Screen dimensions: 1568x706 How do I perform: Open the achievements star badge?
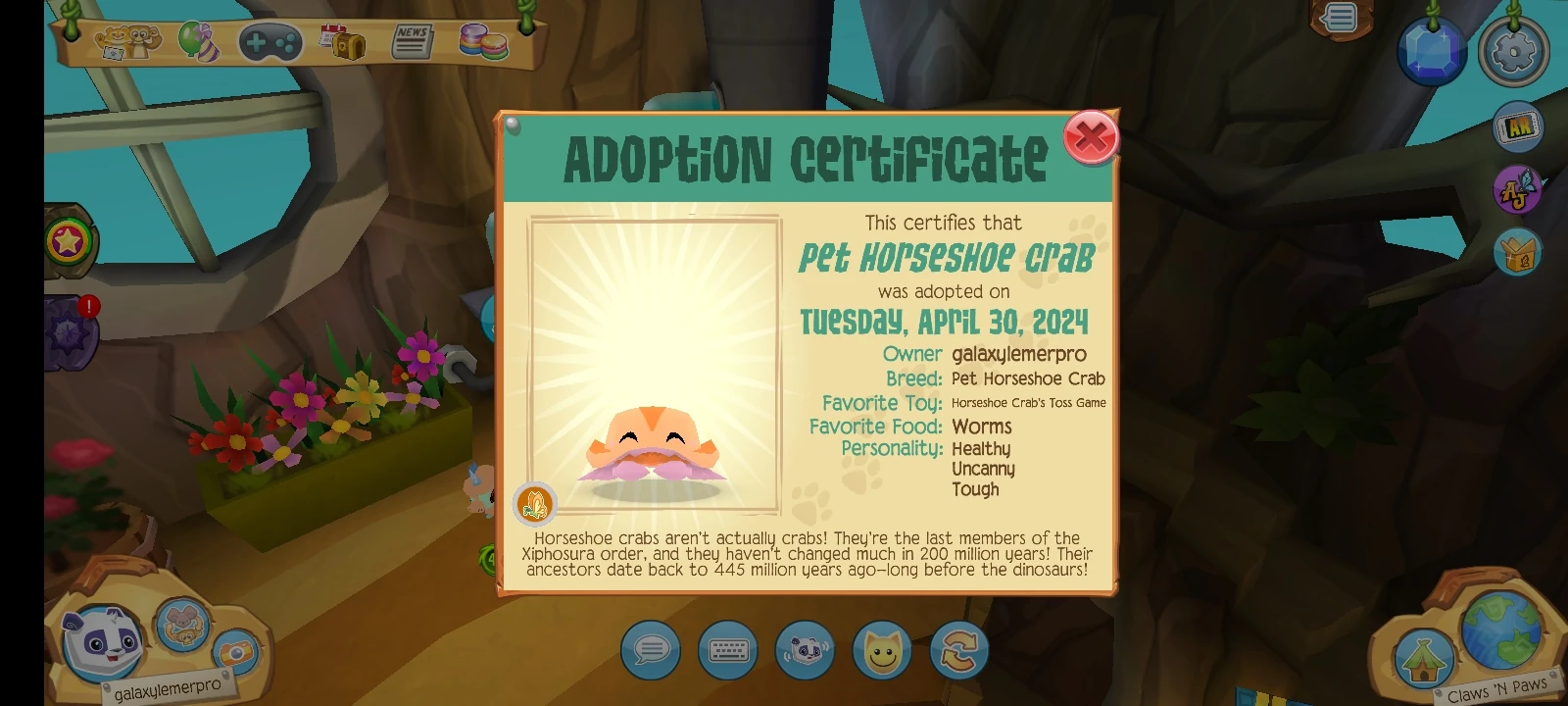click(x=71, y=237)
